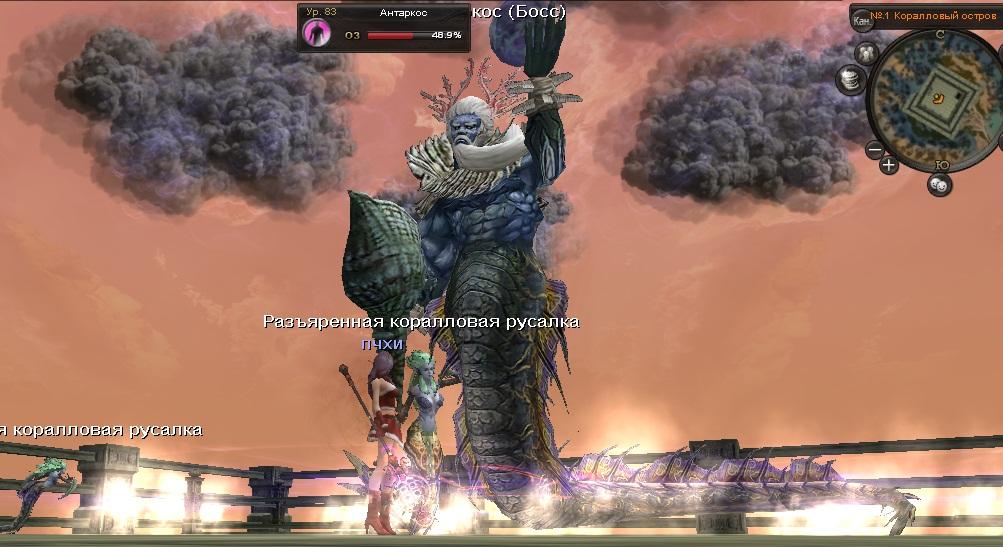This screenshot has width=1003, height=547.
Task: Click the two-masks icon below the minimap
Action: [939, 184]
